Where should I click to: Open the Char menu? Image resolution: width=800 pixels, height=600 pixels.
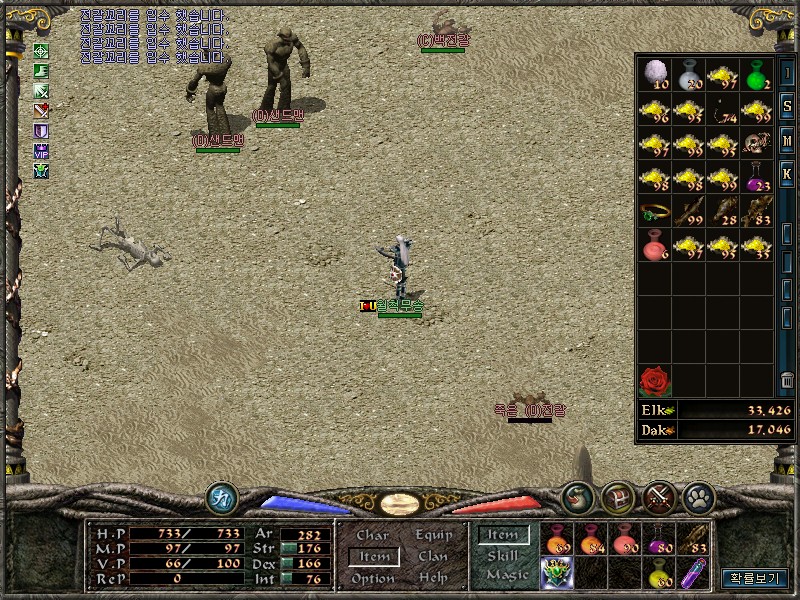click(x=372, y=535)
